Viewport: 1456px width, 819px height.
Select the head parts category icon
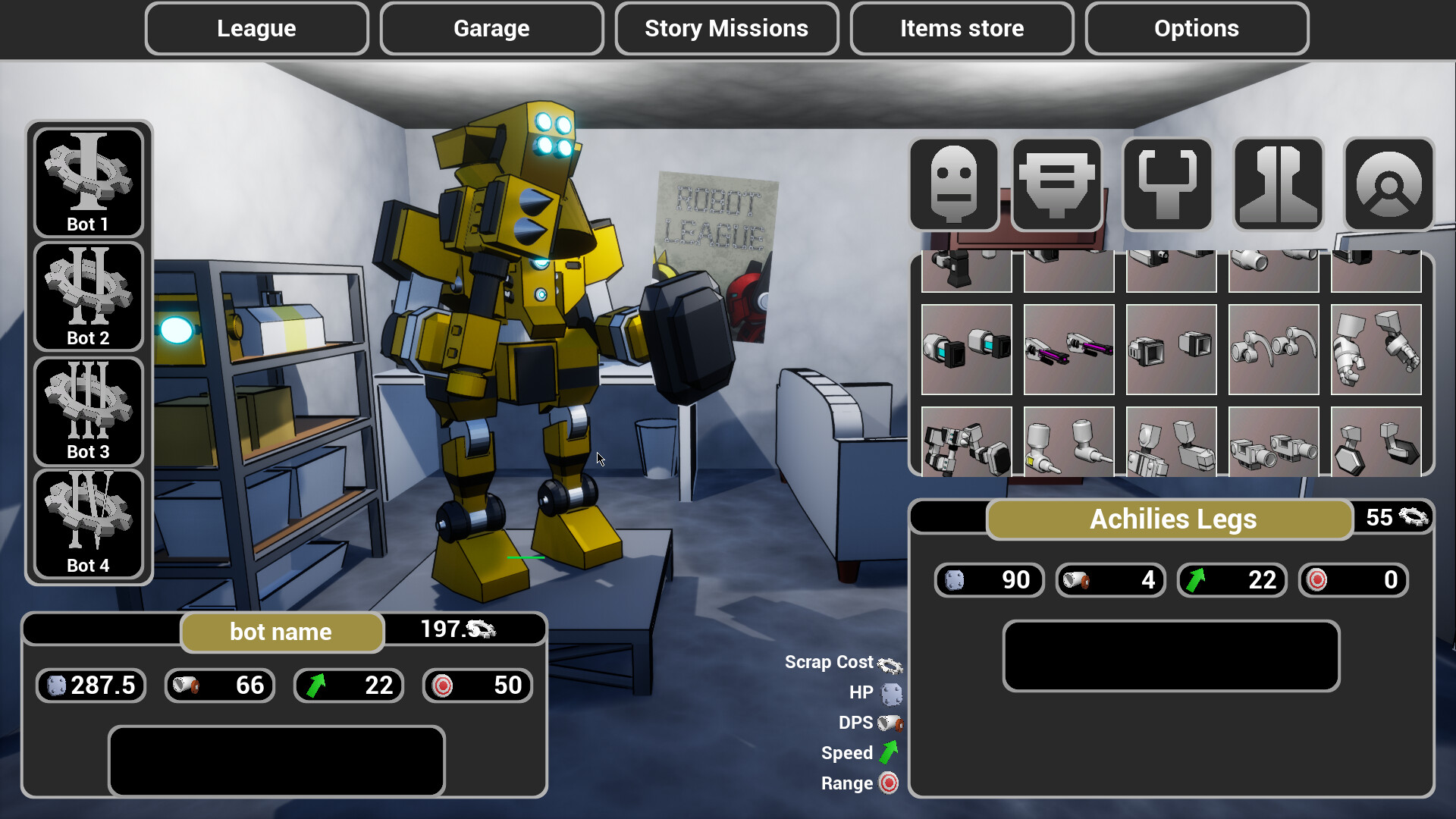(x=953, y=184)
